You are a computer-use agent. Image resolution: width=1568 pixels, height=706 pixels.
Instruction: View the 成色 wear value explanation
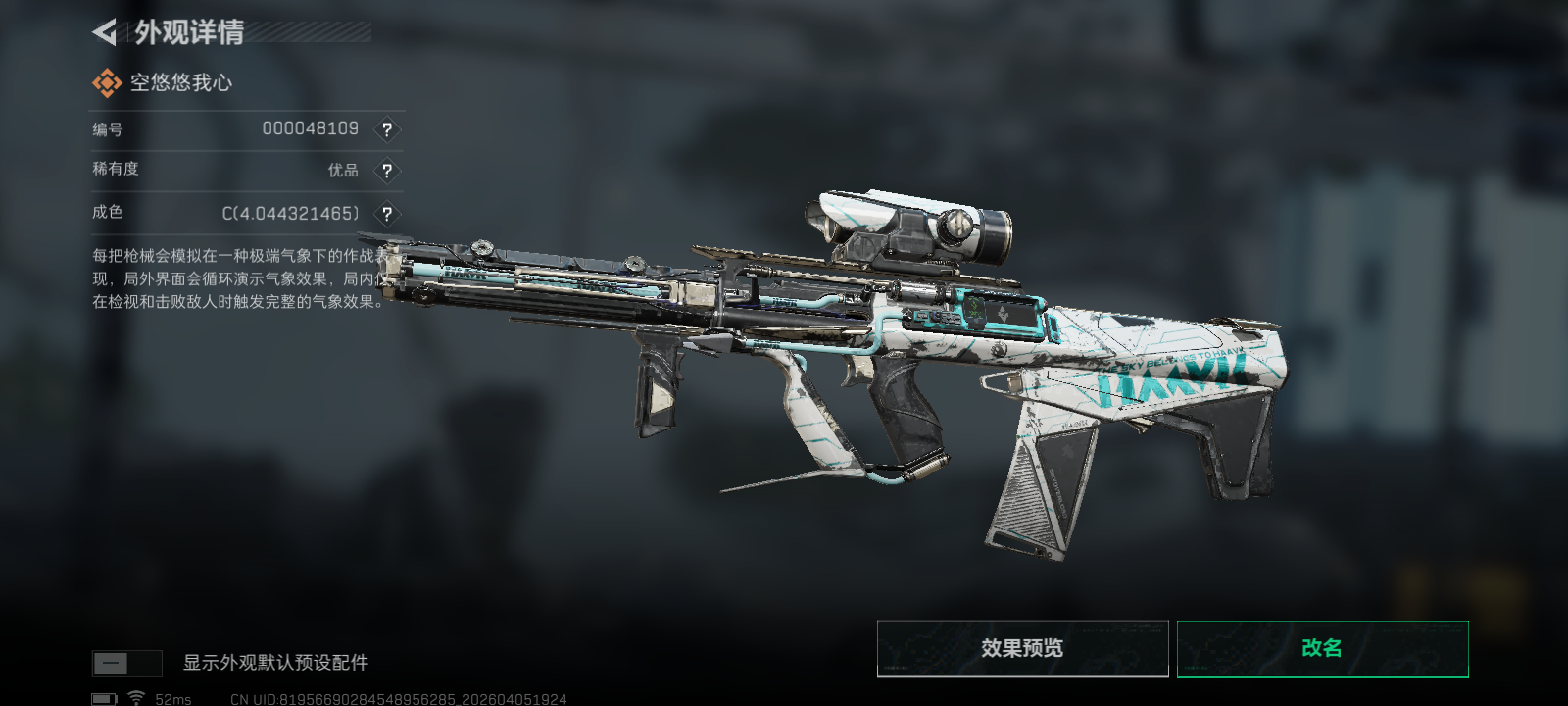click(x=387, y=214)
